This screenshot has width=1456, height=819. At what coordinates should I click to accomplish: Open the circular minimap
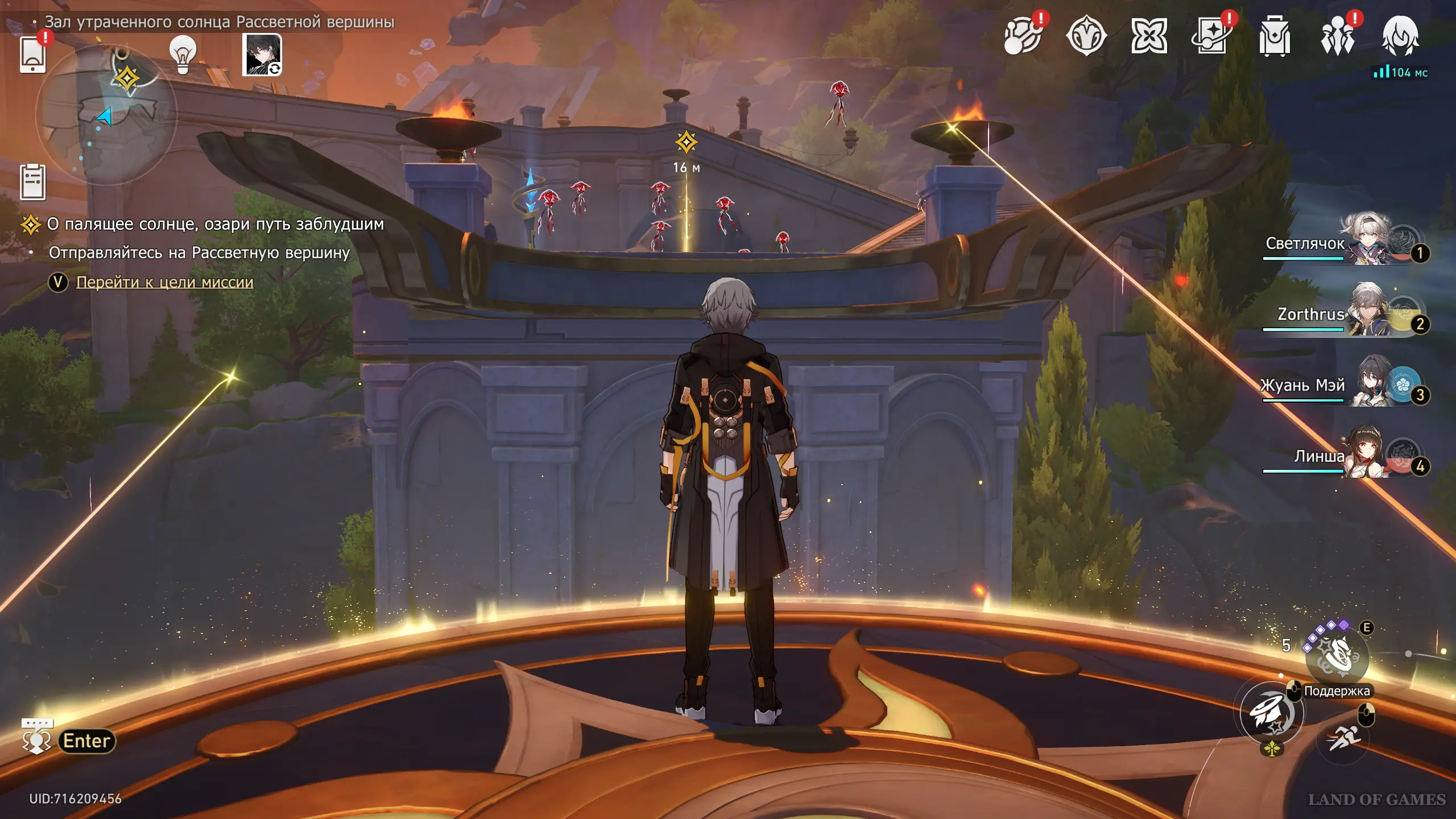click(106, 114)
